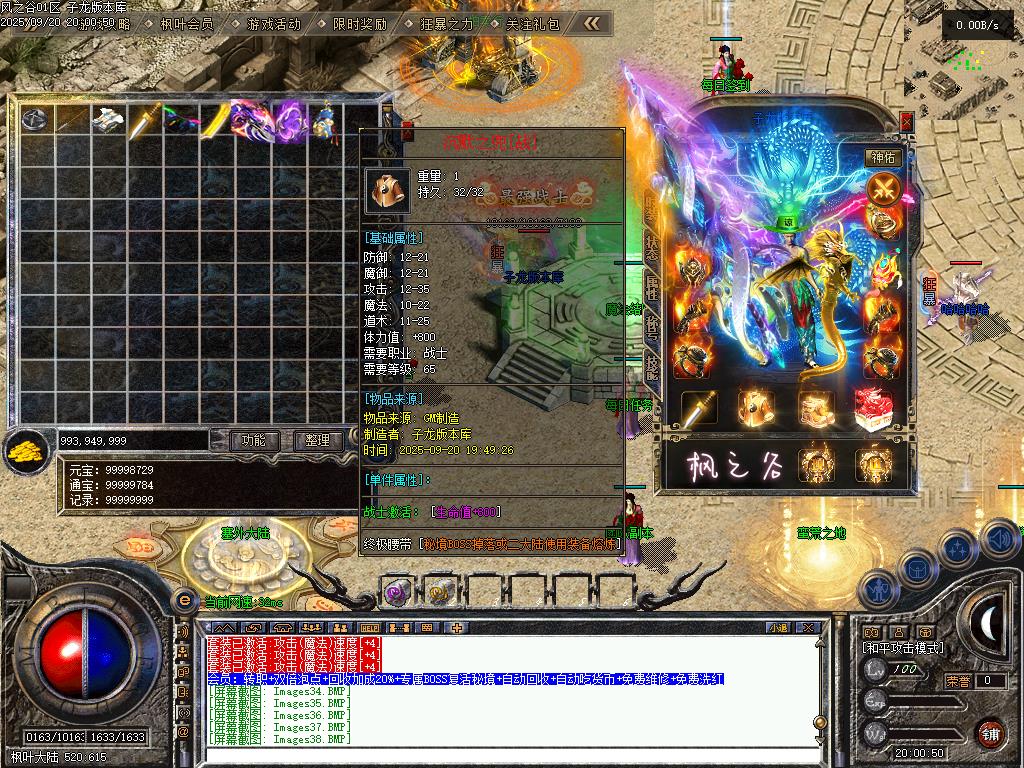The height and width of the screenshot is (768, 1024).
Task: Open the 狂暴之力 menu entry
Action: pyautogui.click(x=446, y=24)
